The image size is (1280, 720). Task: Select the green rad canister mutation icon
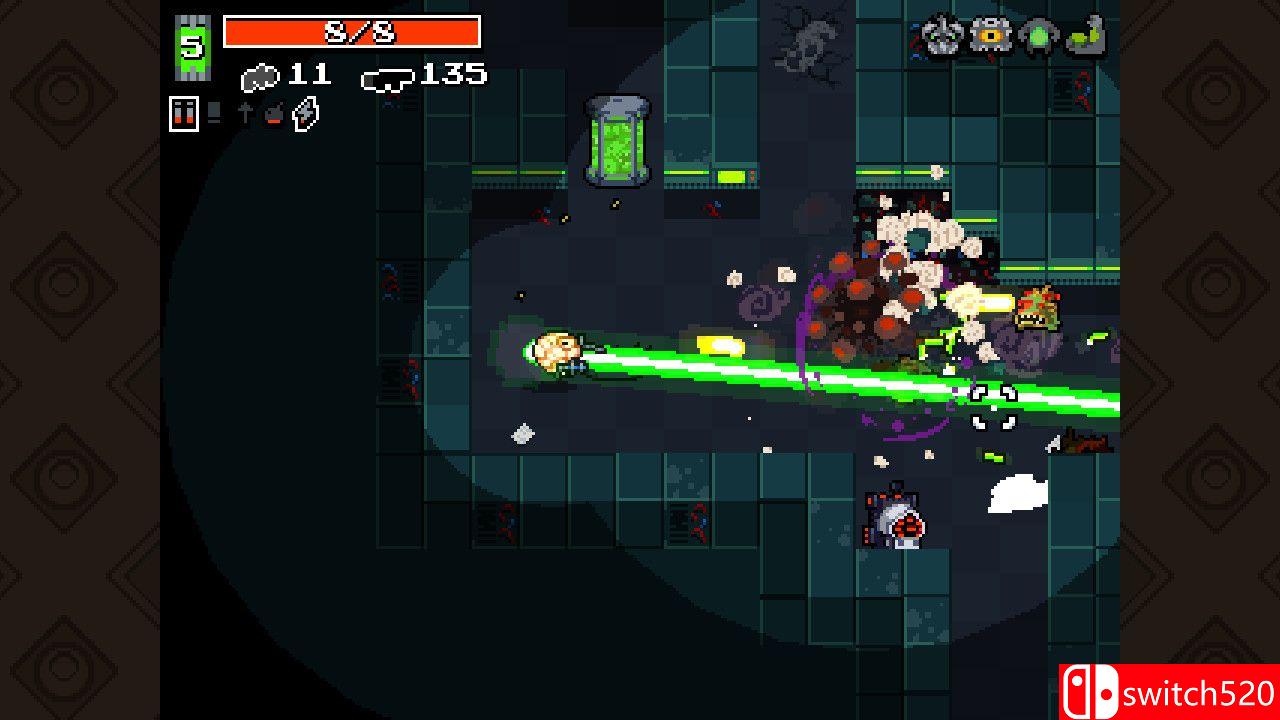click(1036, 35)
